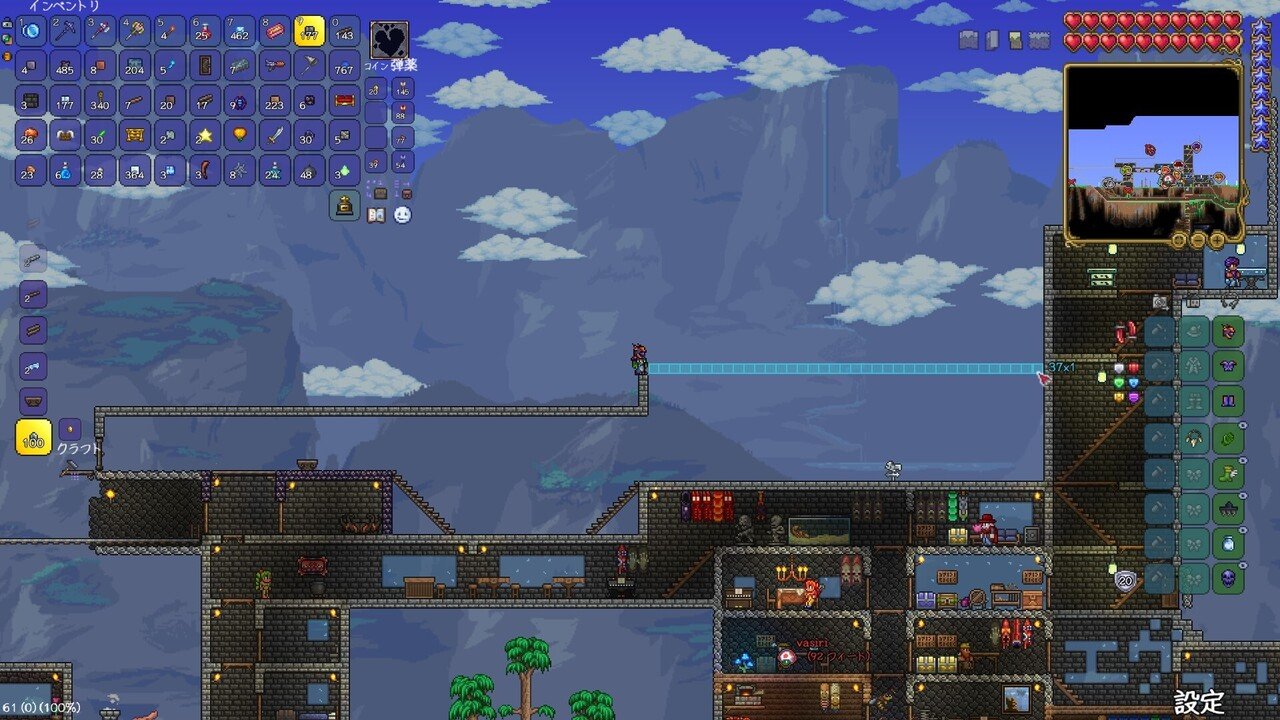Click the minimap display

[1153, 152]
